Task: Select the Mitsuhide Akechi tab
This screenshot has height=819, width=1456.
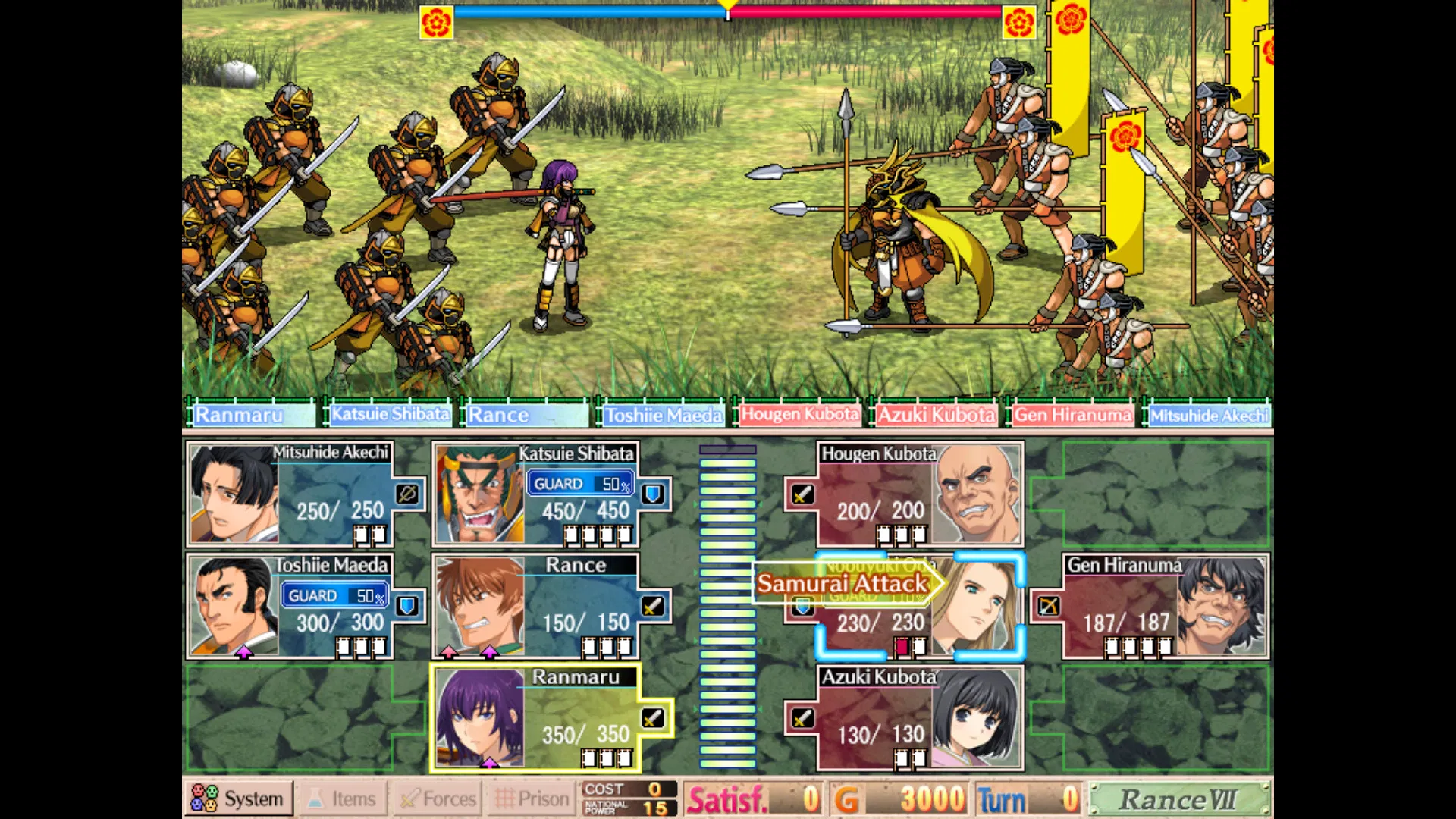Action: click(x=1209, y=415)
